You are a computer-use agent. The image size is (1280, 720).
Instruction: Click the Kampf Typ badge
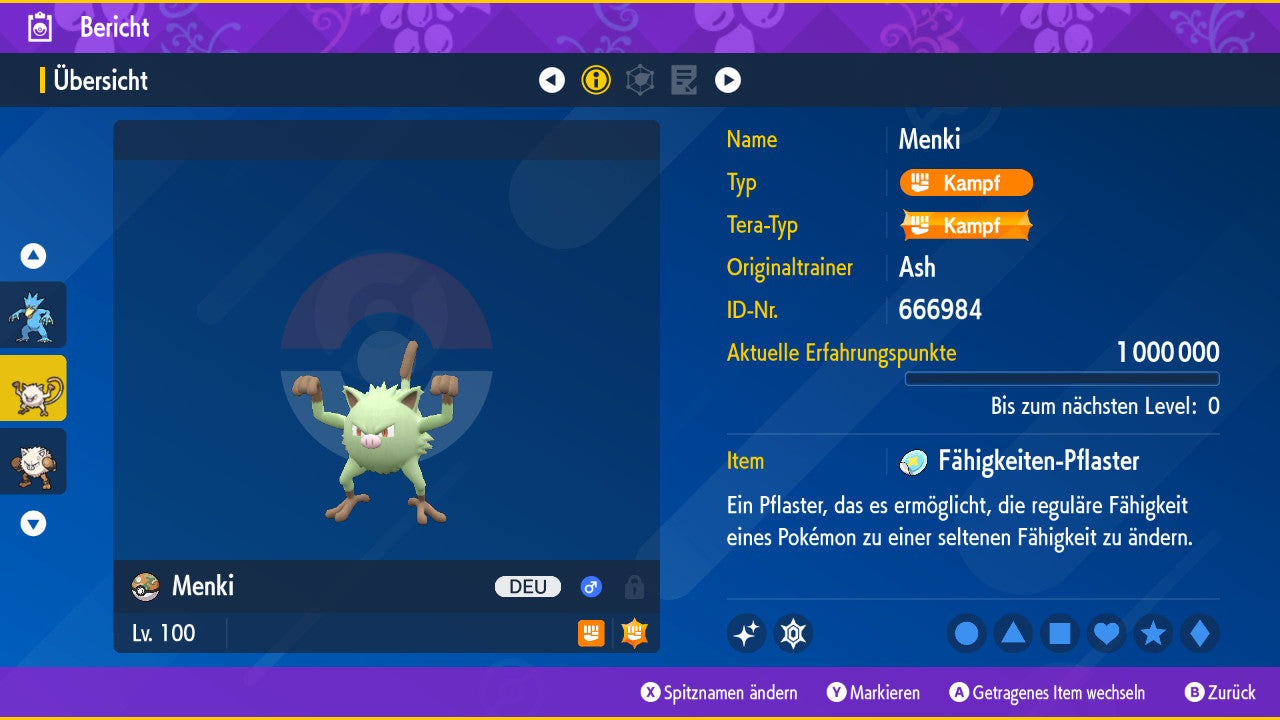click(966, 183)
